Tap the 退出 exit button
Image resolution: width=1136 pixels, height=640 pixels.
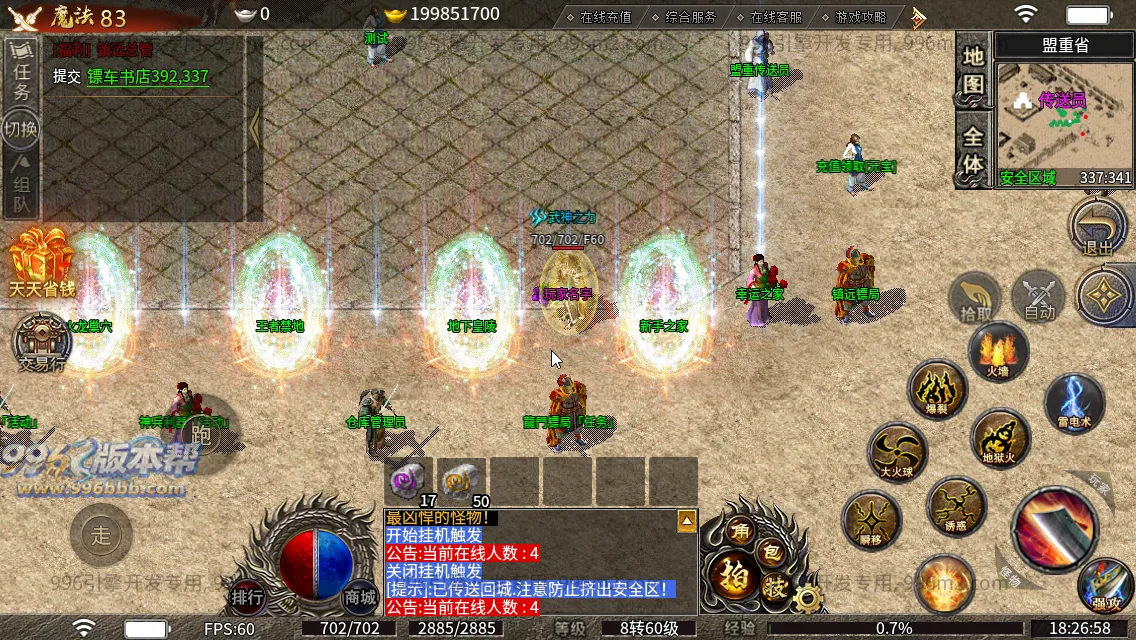[x=1097, y=228]
